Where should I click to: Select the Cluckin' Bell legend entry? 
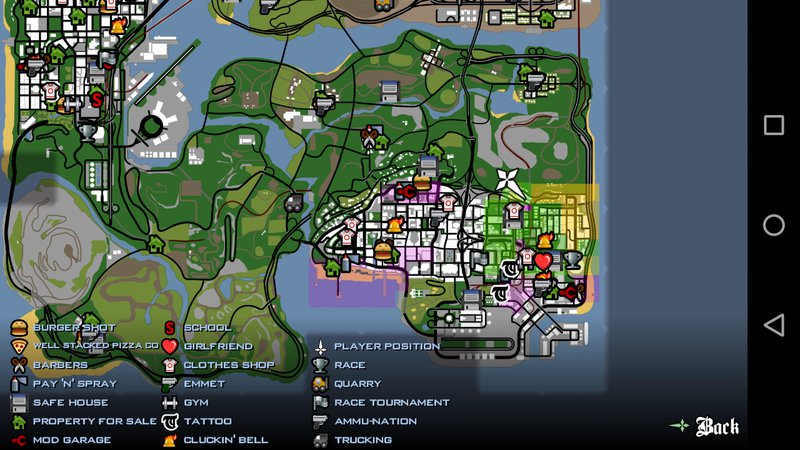[225, 440]
